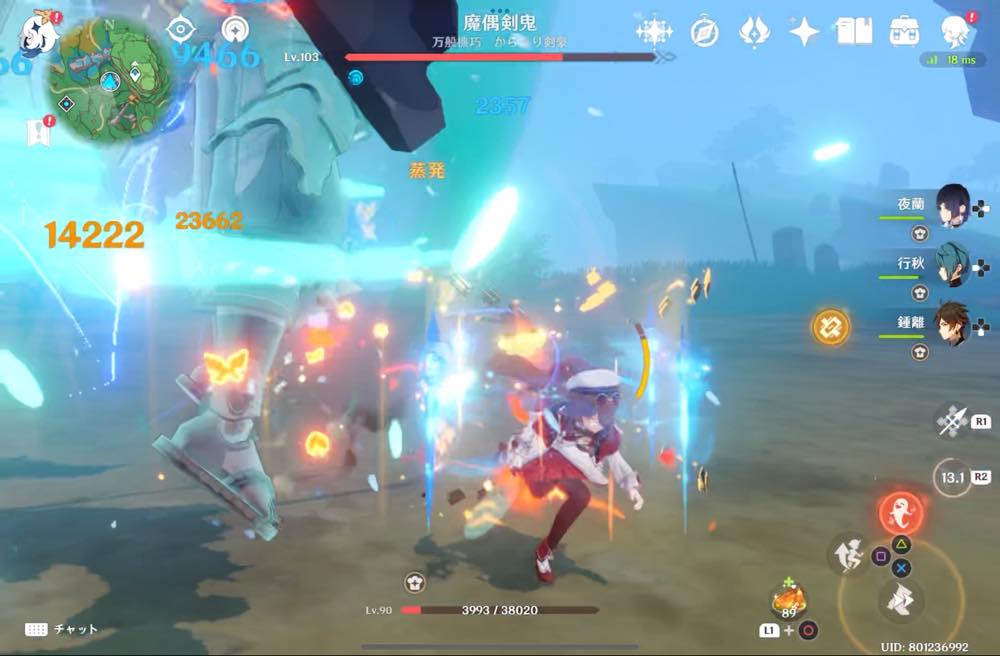1000x656 pixels.
Task: Open the backpack inventory icon
Action: click(x=904, y=32)
